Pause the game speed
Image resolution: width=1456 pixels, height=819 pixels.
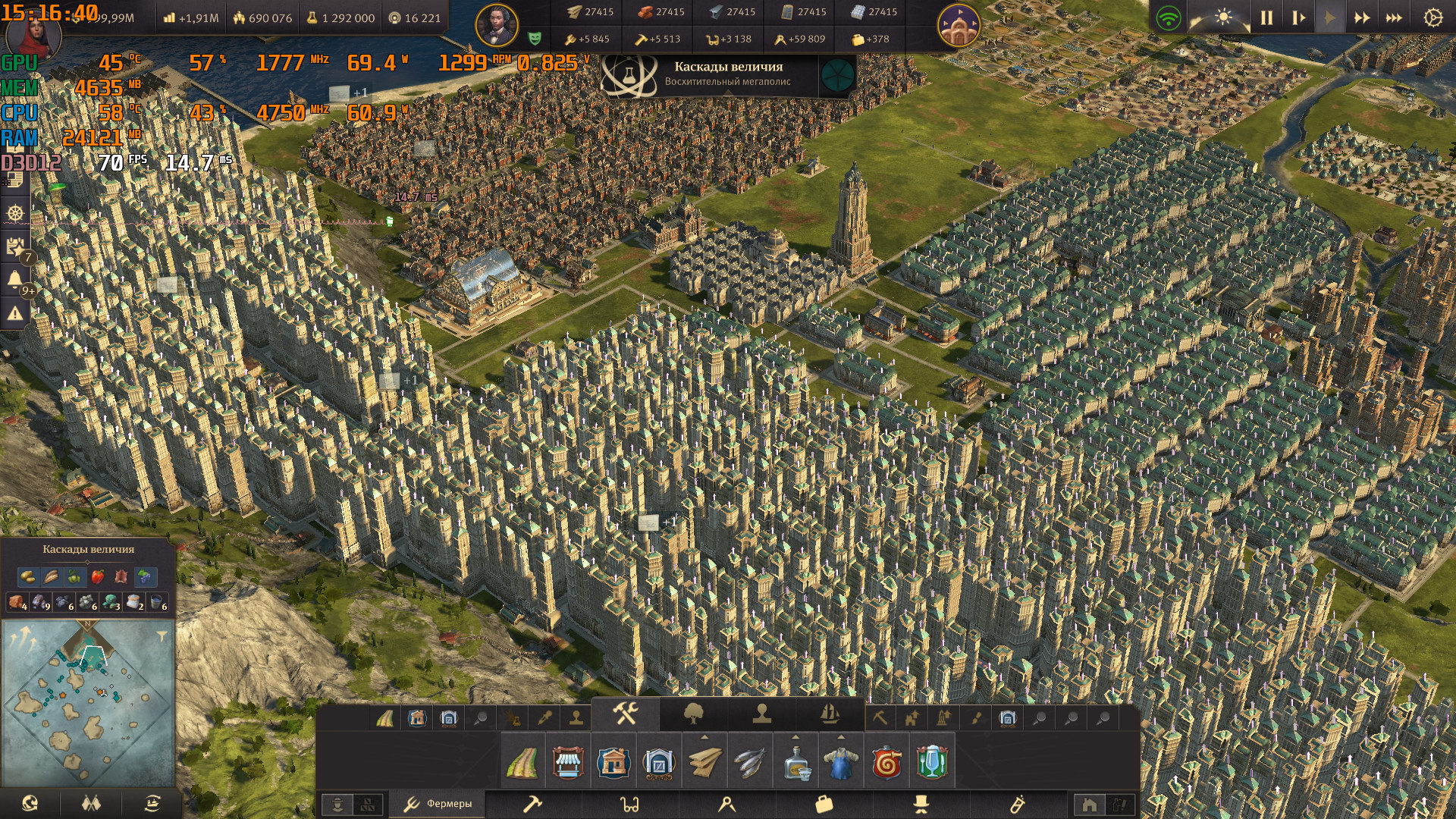tap(1266, 17)
